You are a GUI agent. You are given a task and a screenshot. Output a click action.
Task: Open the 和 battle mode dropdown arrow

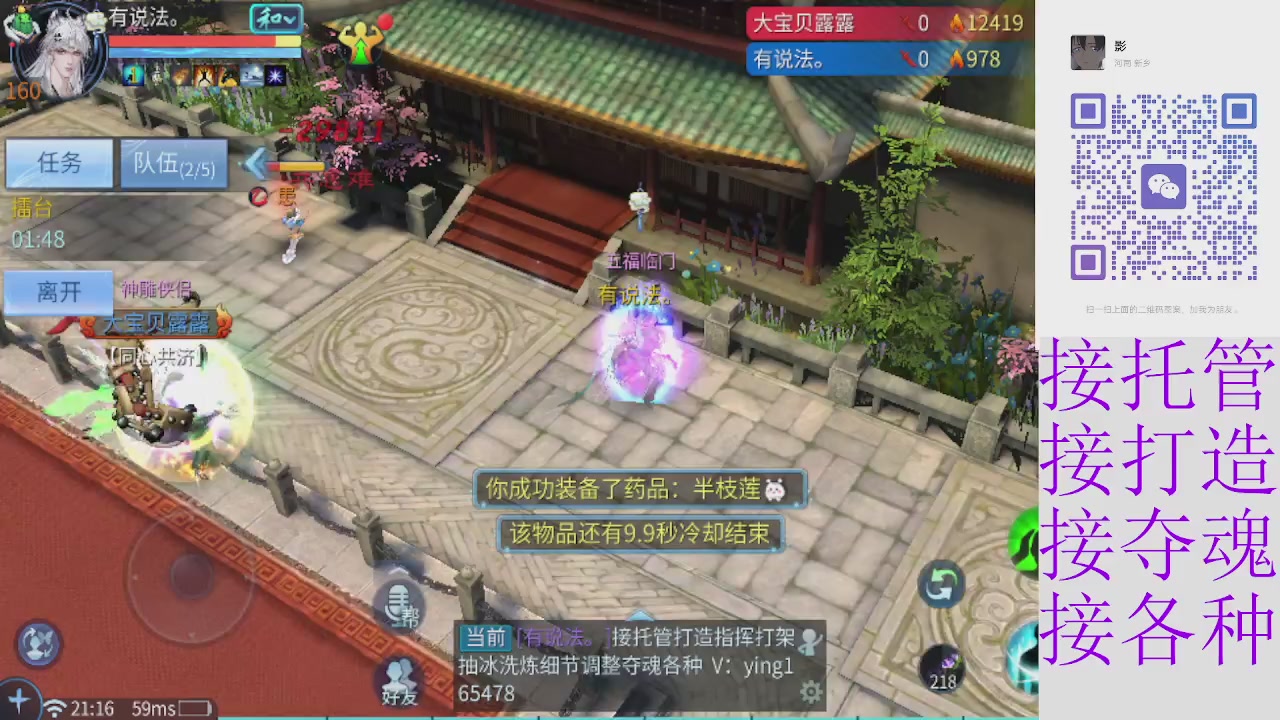[x=289, y=20]
